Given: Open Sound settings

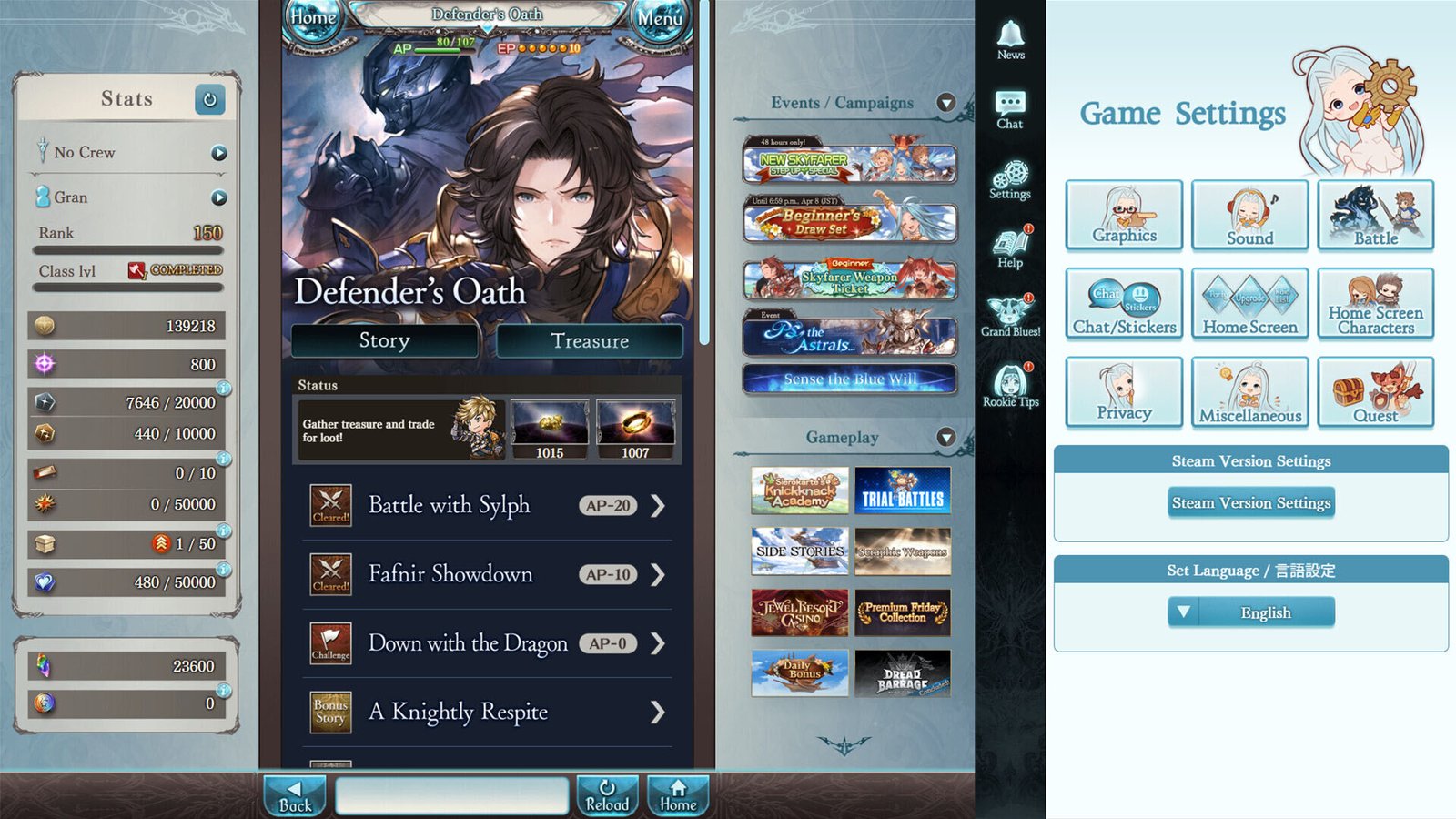Looking at the screenshot, I should click(x=1249, y=217).
